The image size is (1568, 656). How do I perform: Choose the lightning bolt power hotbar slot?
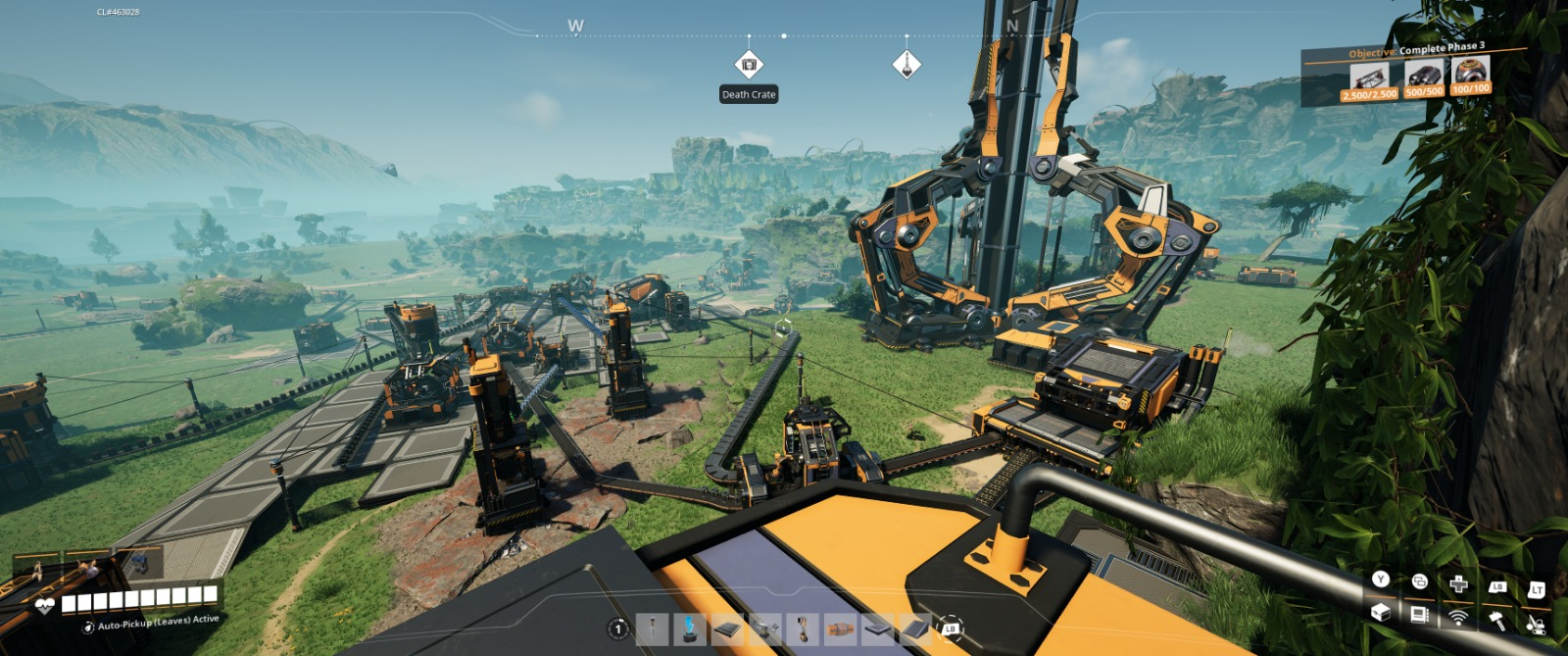pyautogui.click(x=690, y=629)
